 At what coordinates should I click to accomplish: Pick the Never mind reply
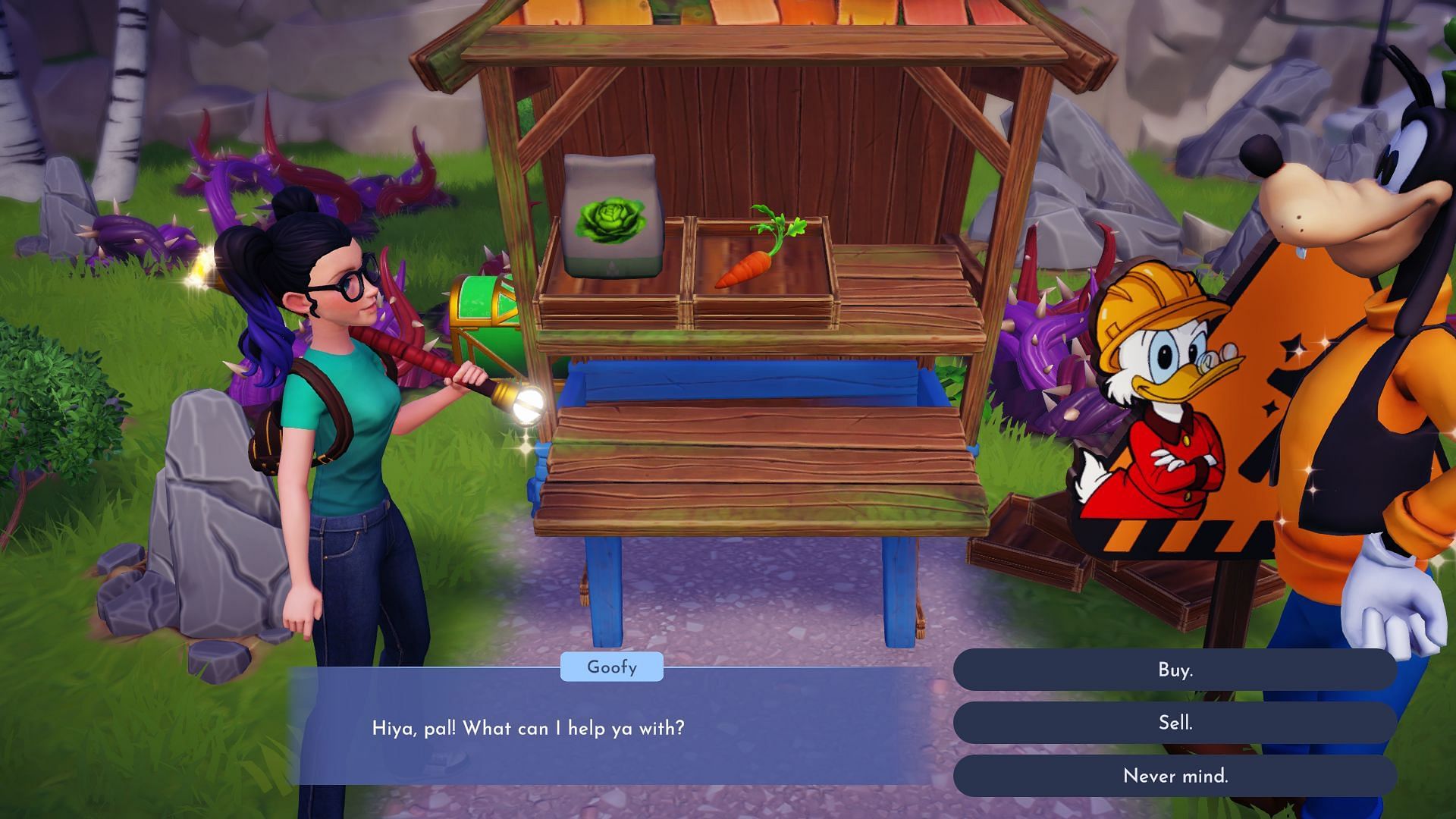click(1175, 776)
